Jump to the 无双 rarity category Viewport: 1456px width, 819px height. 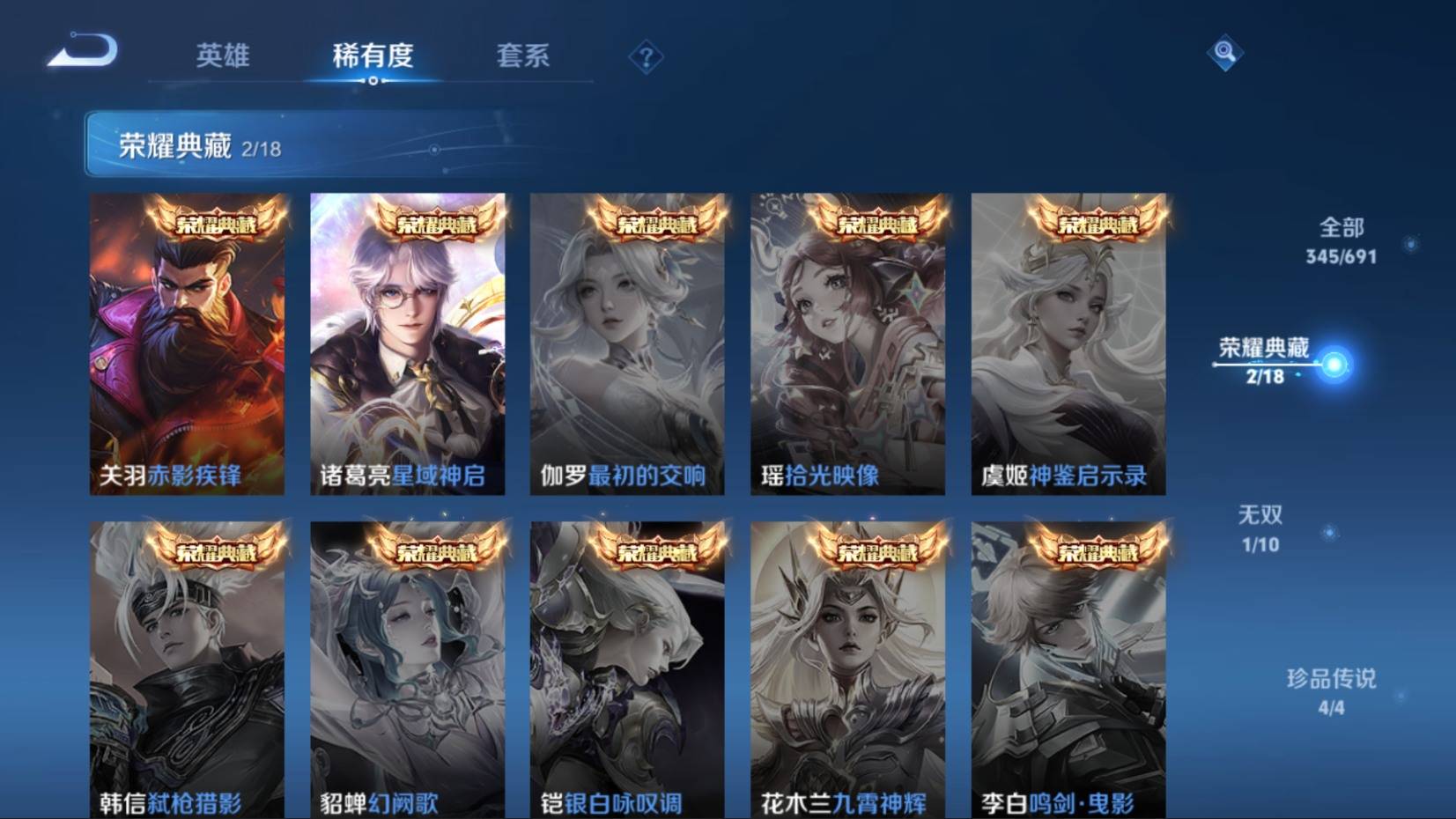(x=1260, y=528)
